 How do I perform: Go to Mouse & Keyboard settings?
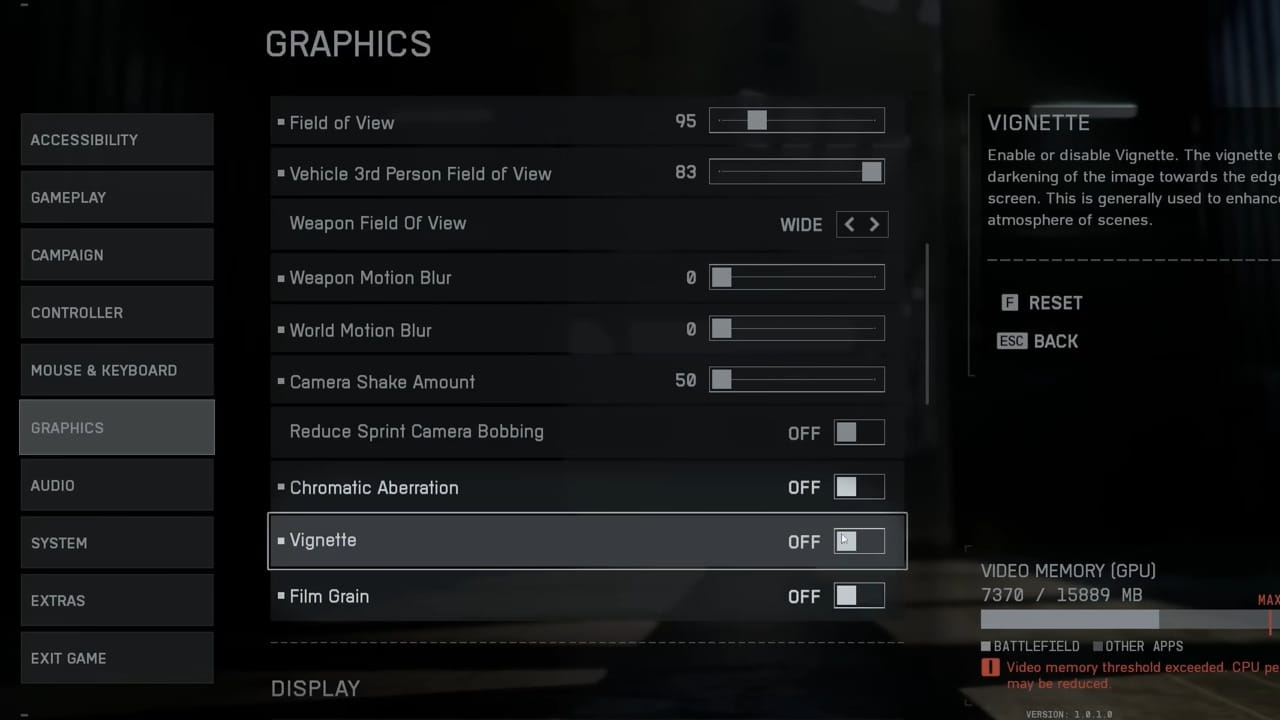point(116,370)
